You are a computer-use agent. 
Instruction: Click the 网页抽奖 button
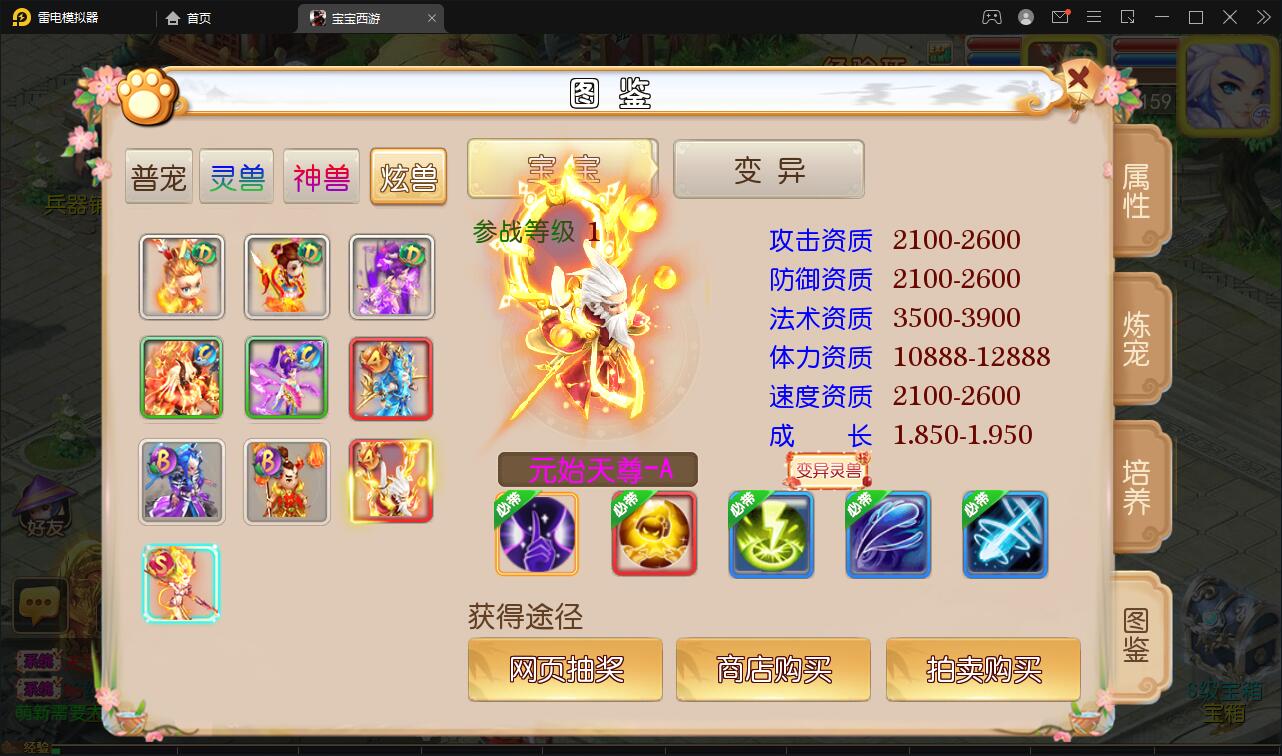[x=564, y=670]
